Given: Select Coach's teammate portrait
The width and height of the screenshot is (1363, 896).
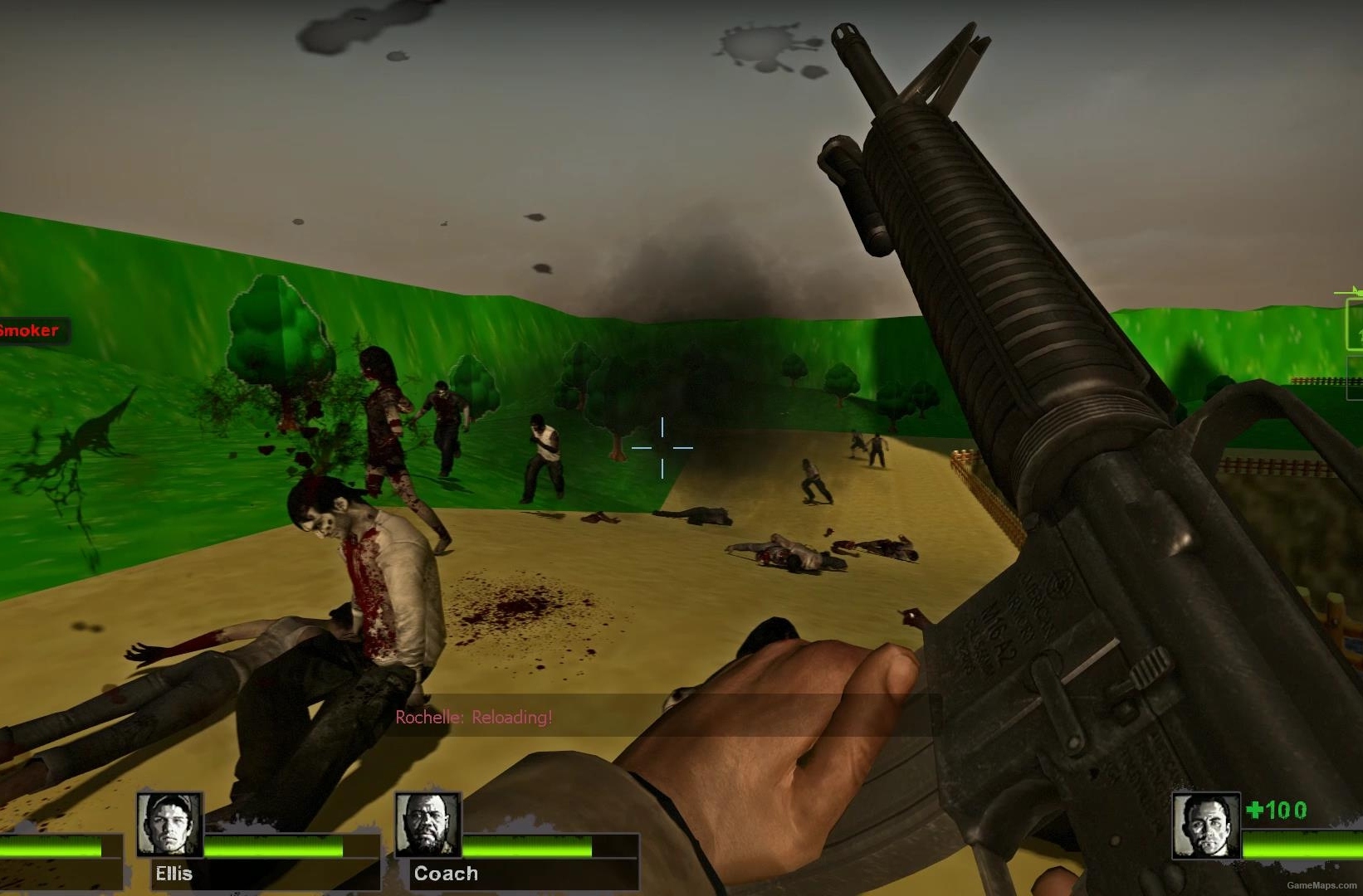Looking at the screenshot, I should 427,824.
